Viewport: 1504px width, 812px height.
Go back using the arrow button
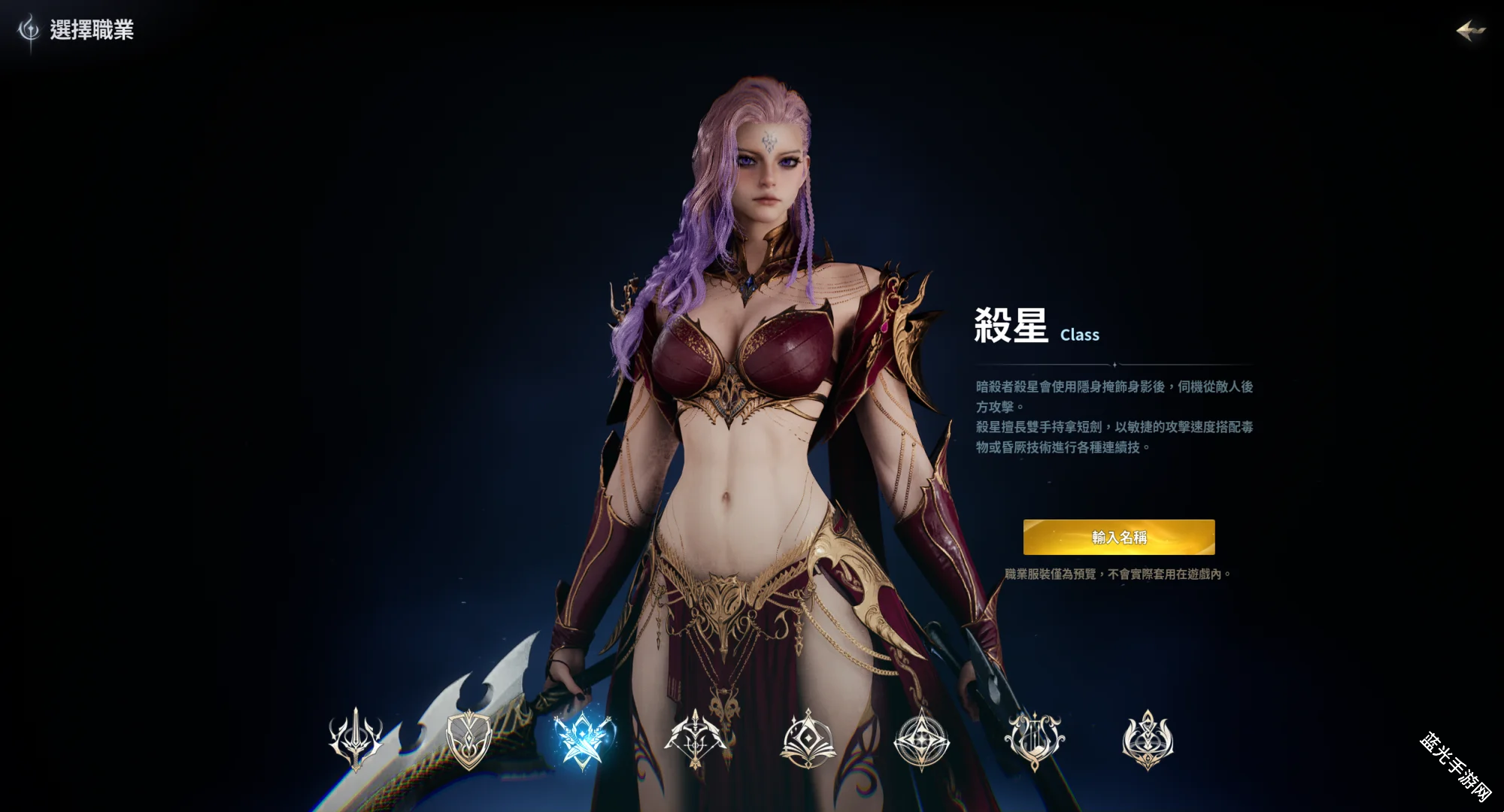(1470, 31)
